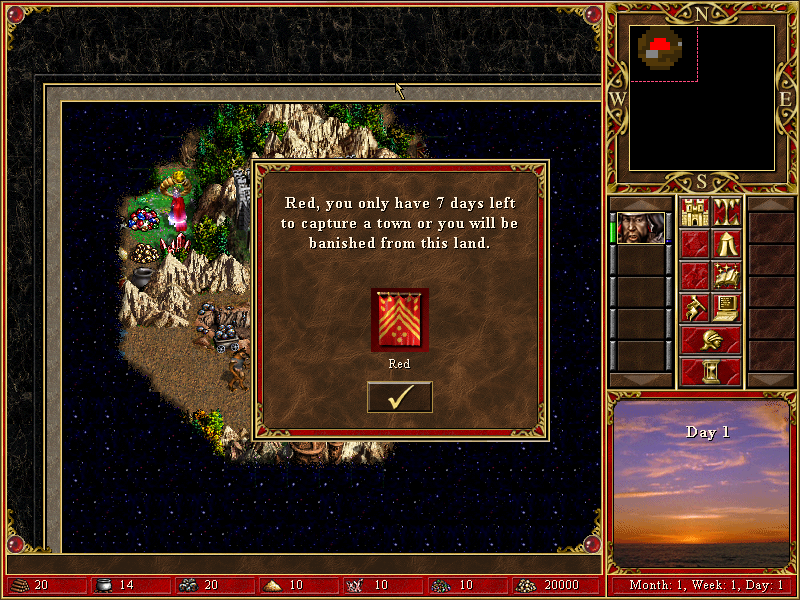
Task: Open the Kingdom Overview castle button
Action: (x=694, y=212)
